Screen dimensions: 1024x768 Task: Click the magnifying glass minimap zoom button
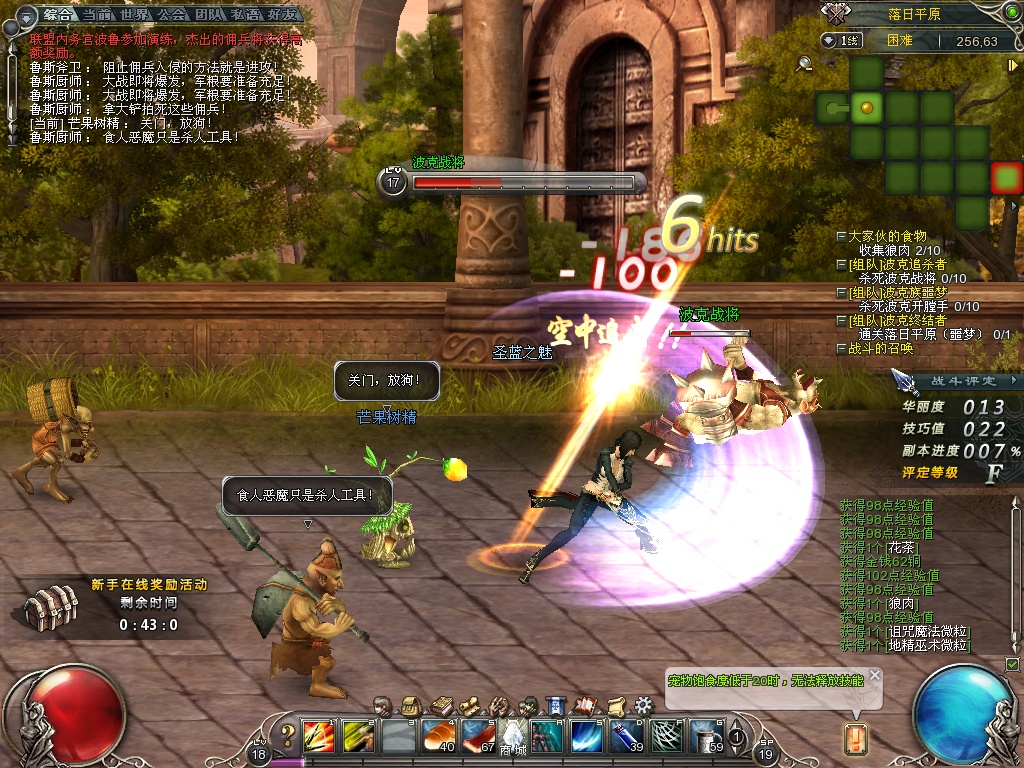(x=804, y=64)
